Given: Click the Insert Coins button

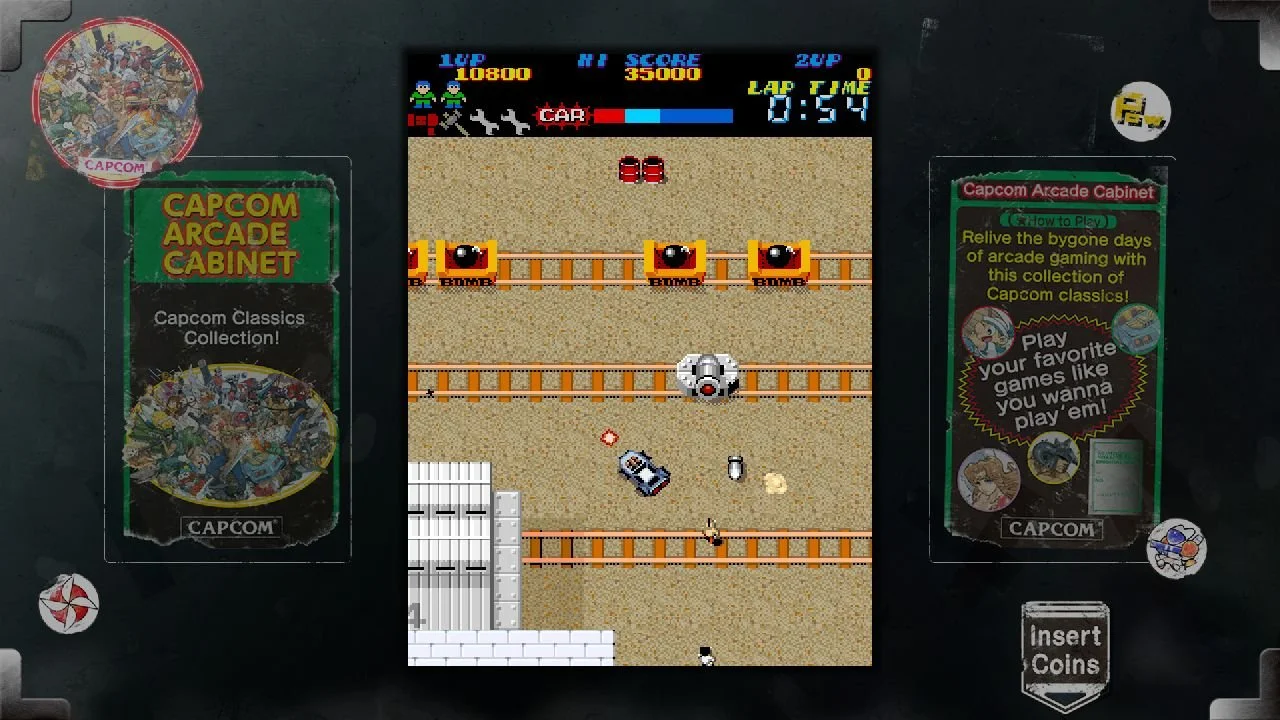Looking at the screenshot, I should pyautogui.click(x=1064, y=649).
